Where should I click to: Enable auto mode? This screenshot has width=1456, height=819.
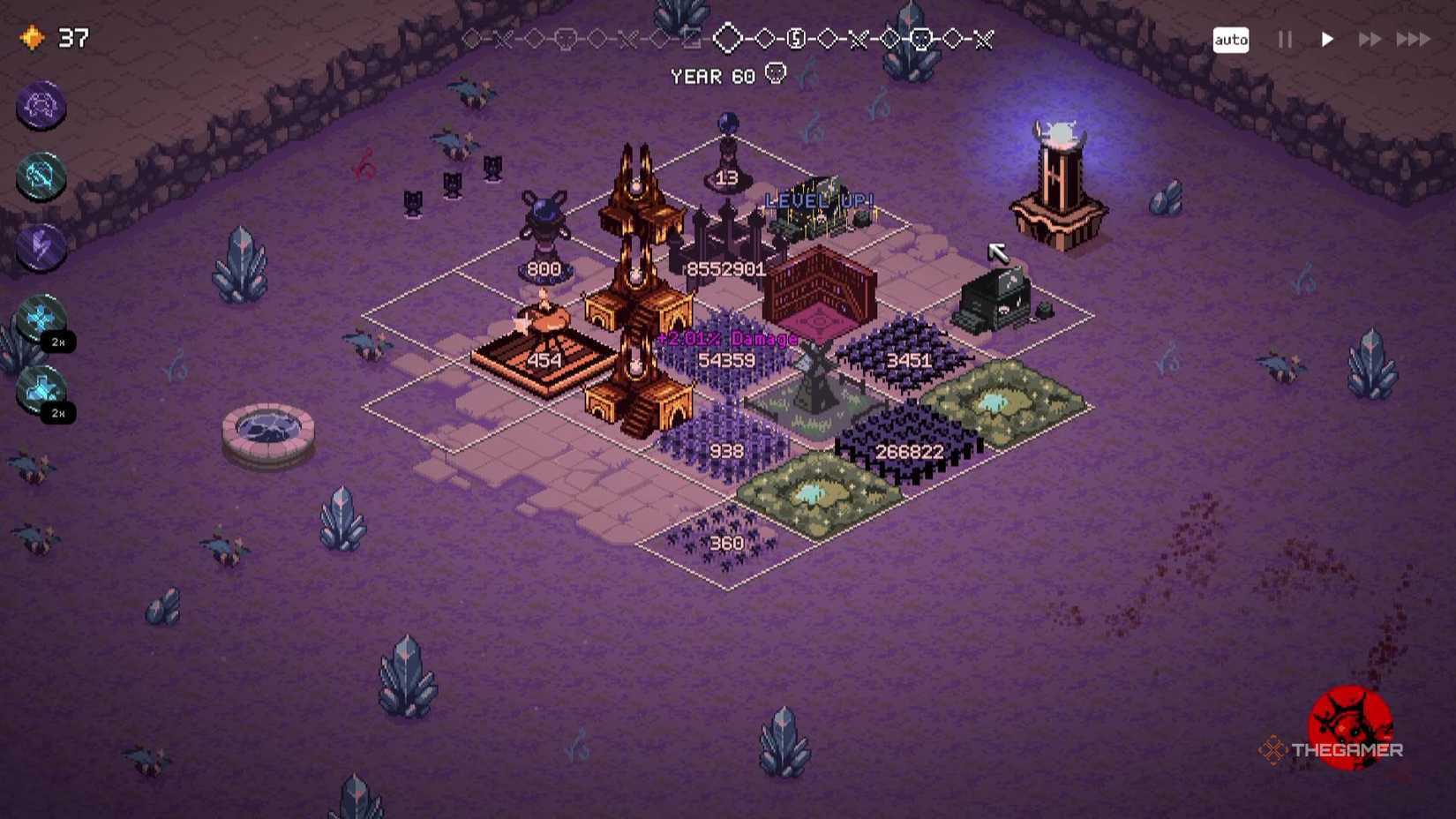coord(1230,40)
